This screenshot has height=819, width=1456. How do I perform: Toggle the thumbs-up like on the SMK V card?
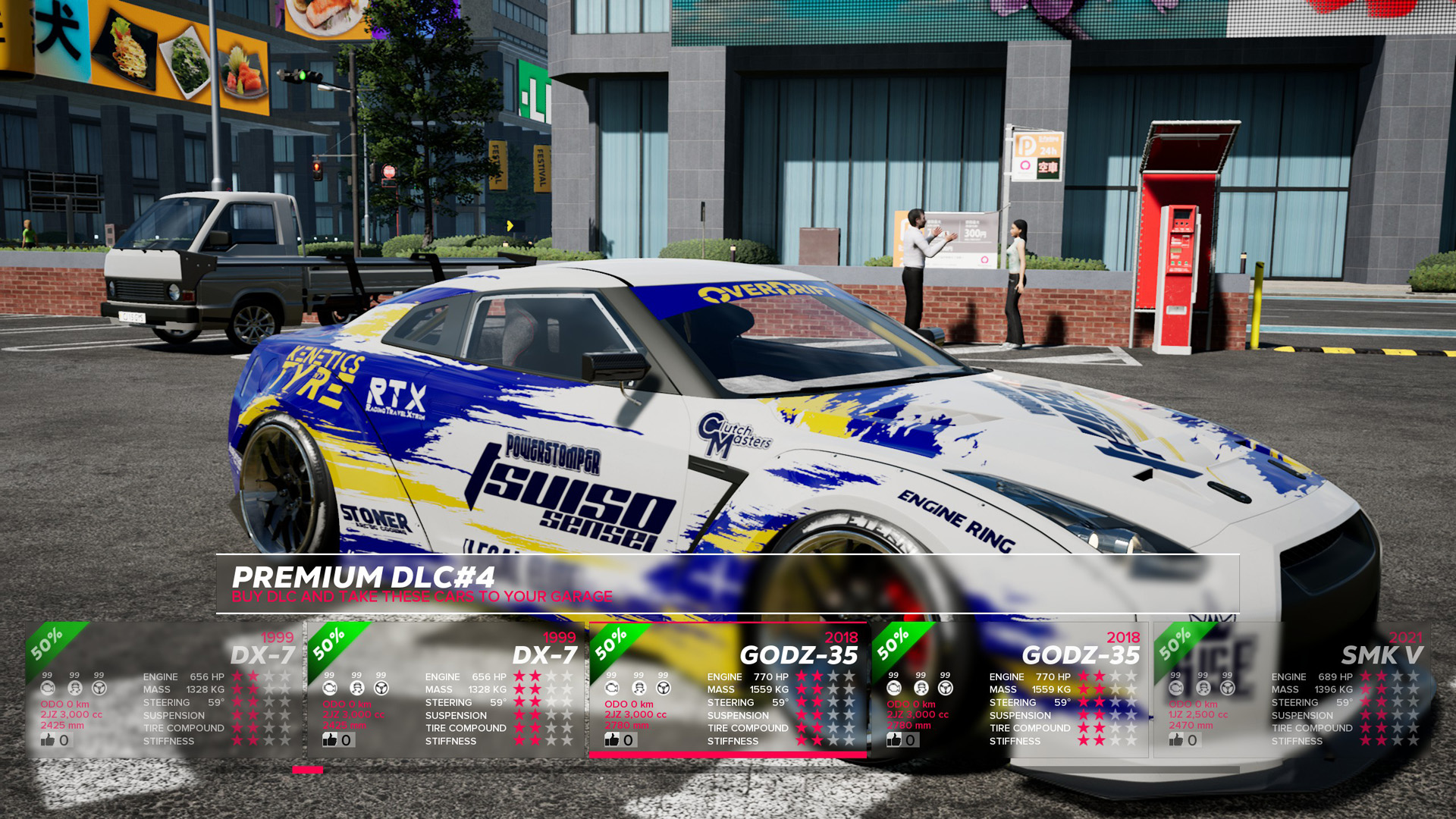[1178, 739]
